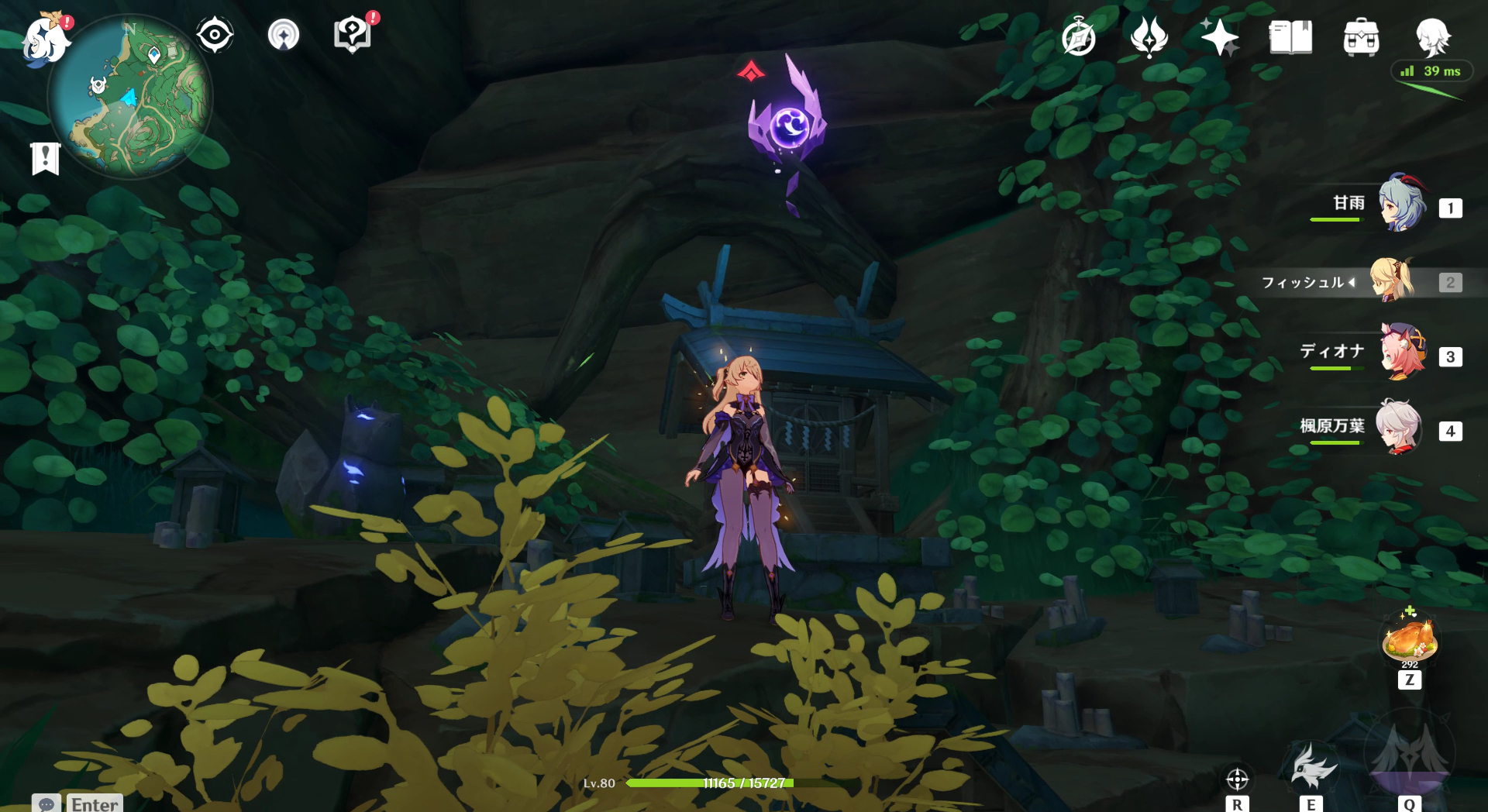Switch to party member 楓原万葉
Screen dimensions: 1488x812
pyautogui.click(x=1400, y=427)
